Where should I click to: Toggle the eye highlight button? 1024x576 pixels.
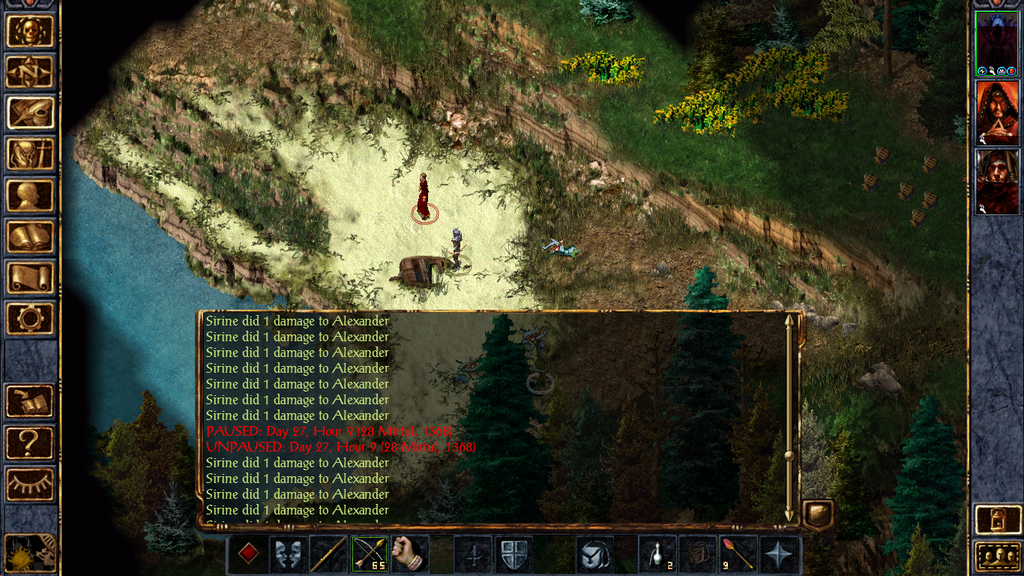(30, 484)
